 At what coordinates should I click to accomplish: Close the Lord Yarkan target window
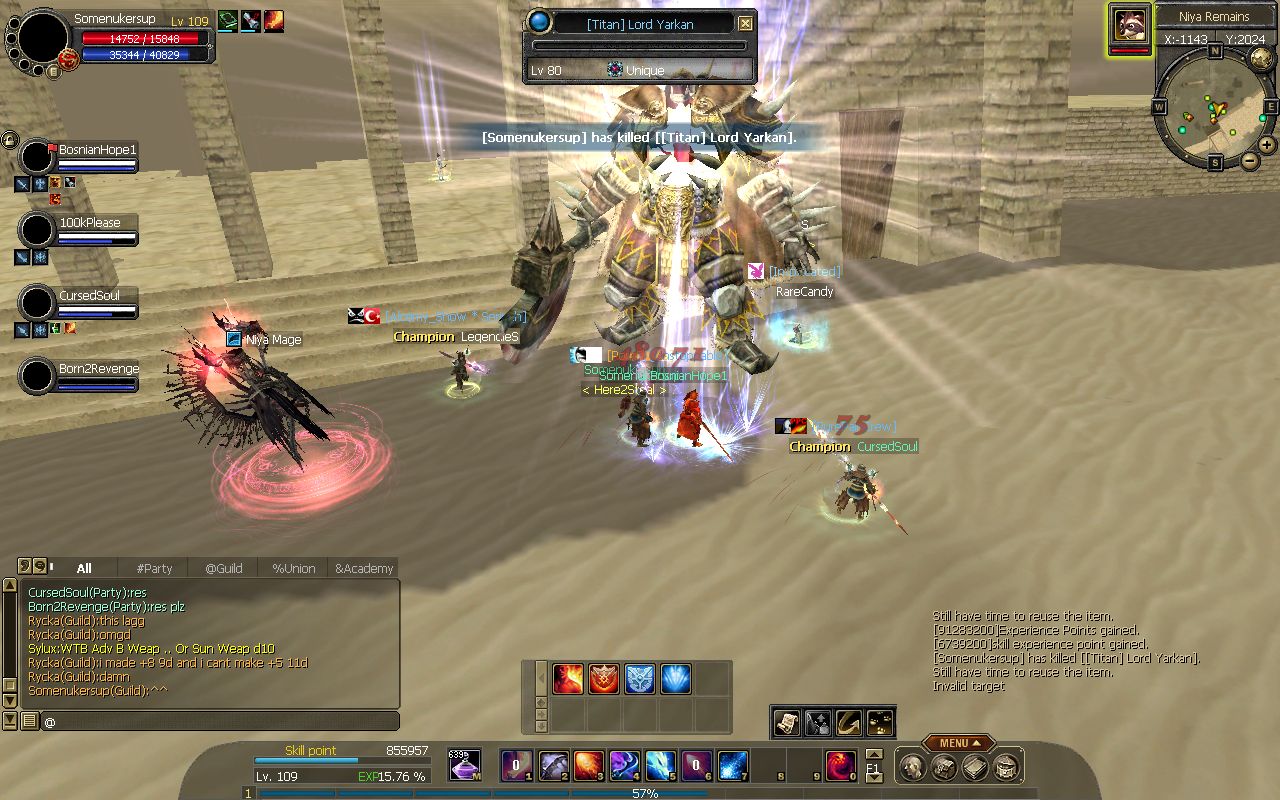pyautogui.click(x=745, y=23)
